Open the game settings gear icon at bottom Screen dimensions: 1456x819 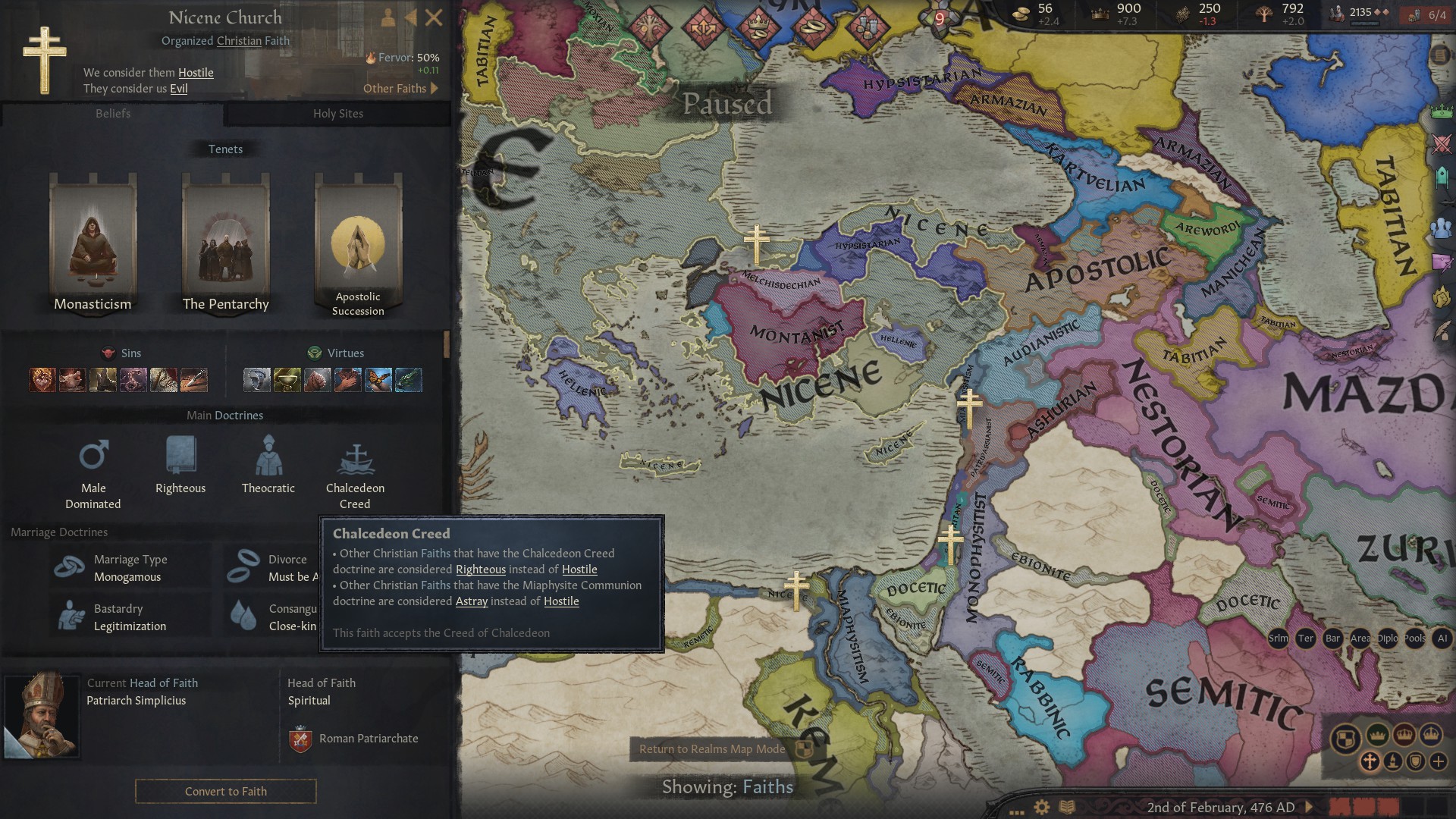(x=1041, y=807)
